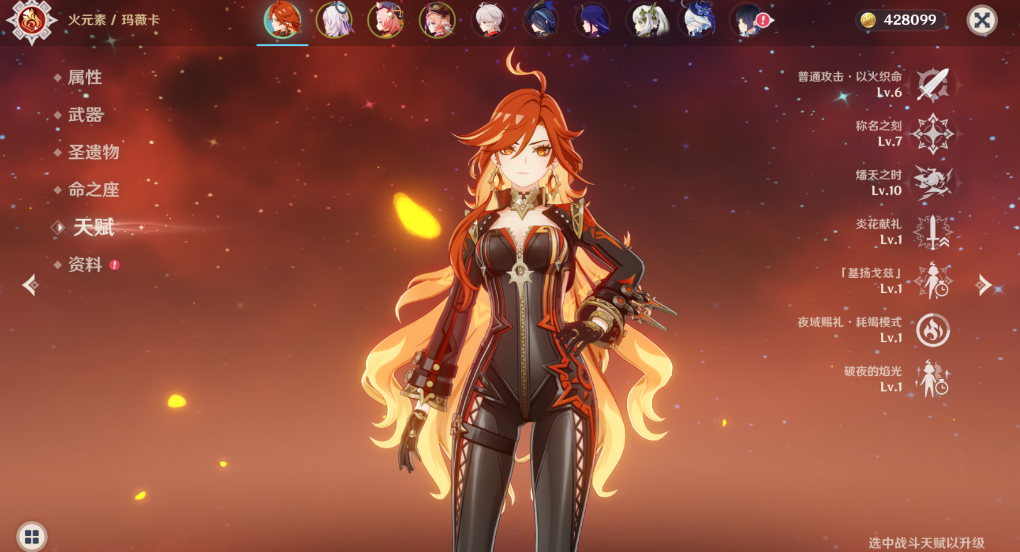The height and width of the screenshot is (552, 1020).
Task: Open the 燔天之时 burst talent icon
Action: [x=933, y=183]
